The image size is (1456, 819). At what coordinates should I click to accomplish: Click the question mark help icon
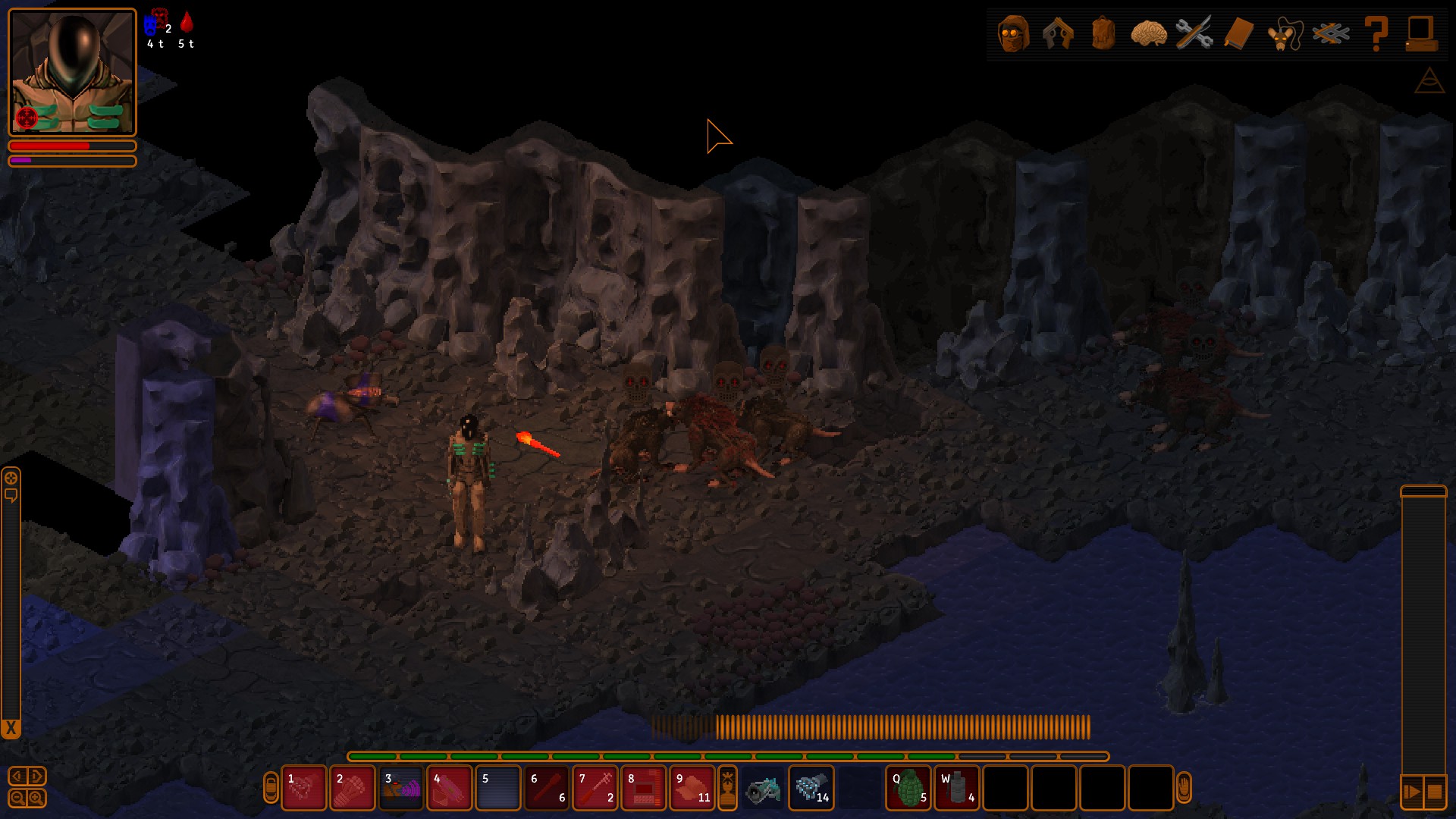(x=1376, y=33)
